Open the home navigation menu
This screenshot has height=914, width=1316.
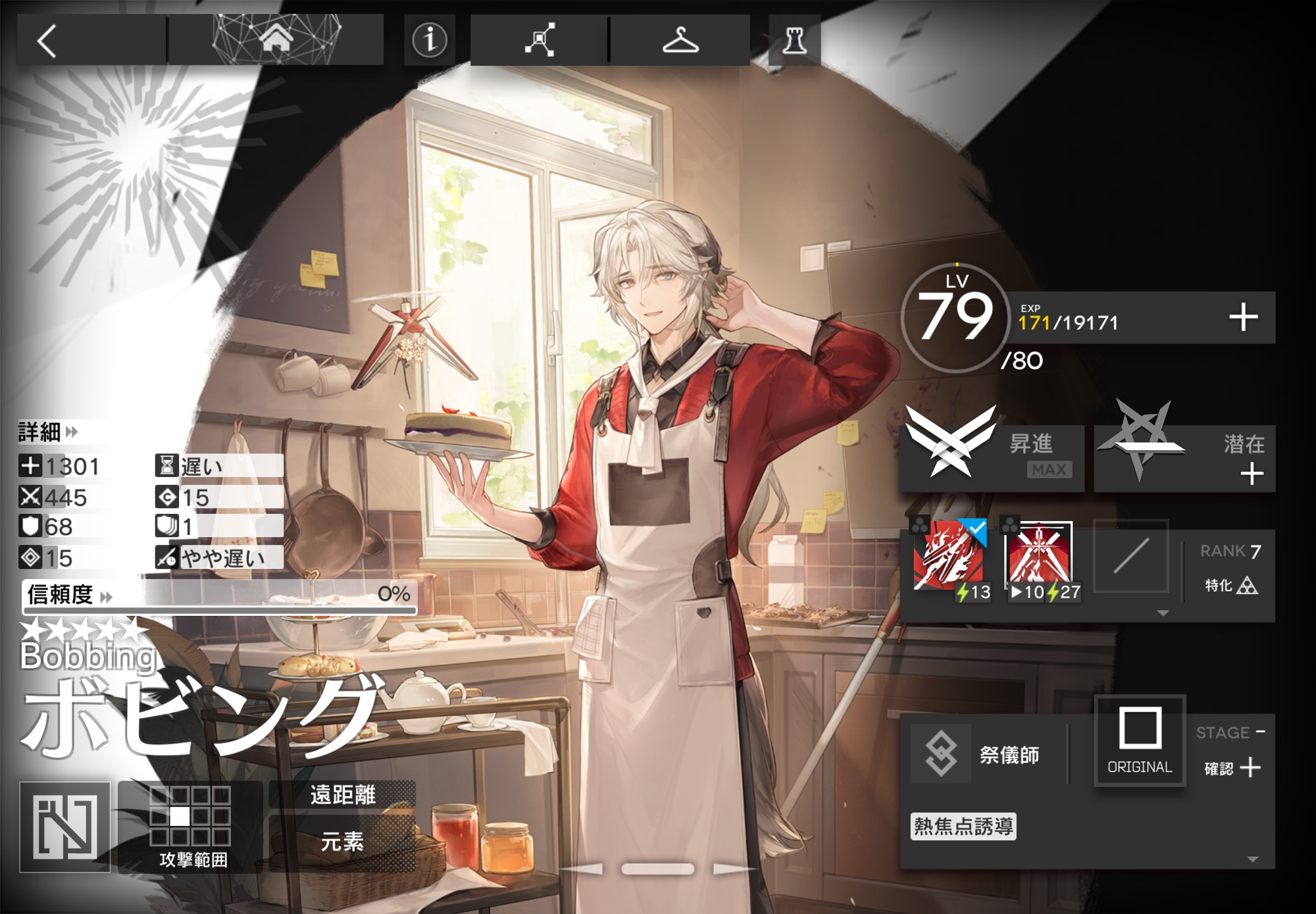(x=276, y=39)
